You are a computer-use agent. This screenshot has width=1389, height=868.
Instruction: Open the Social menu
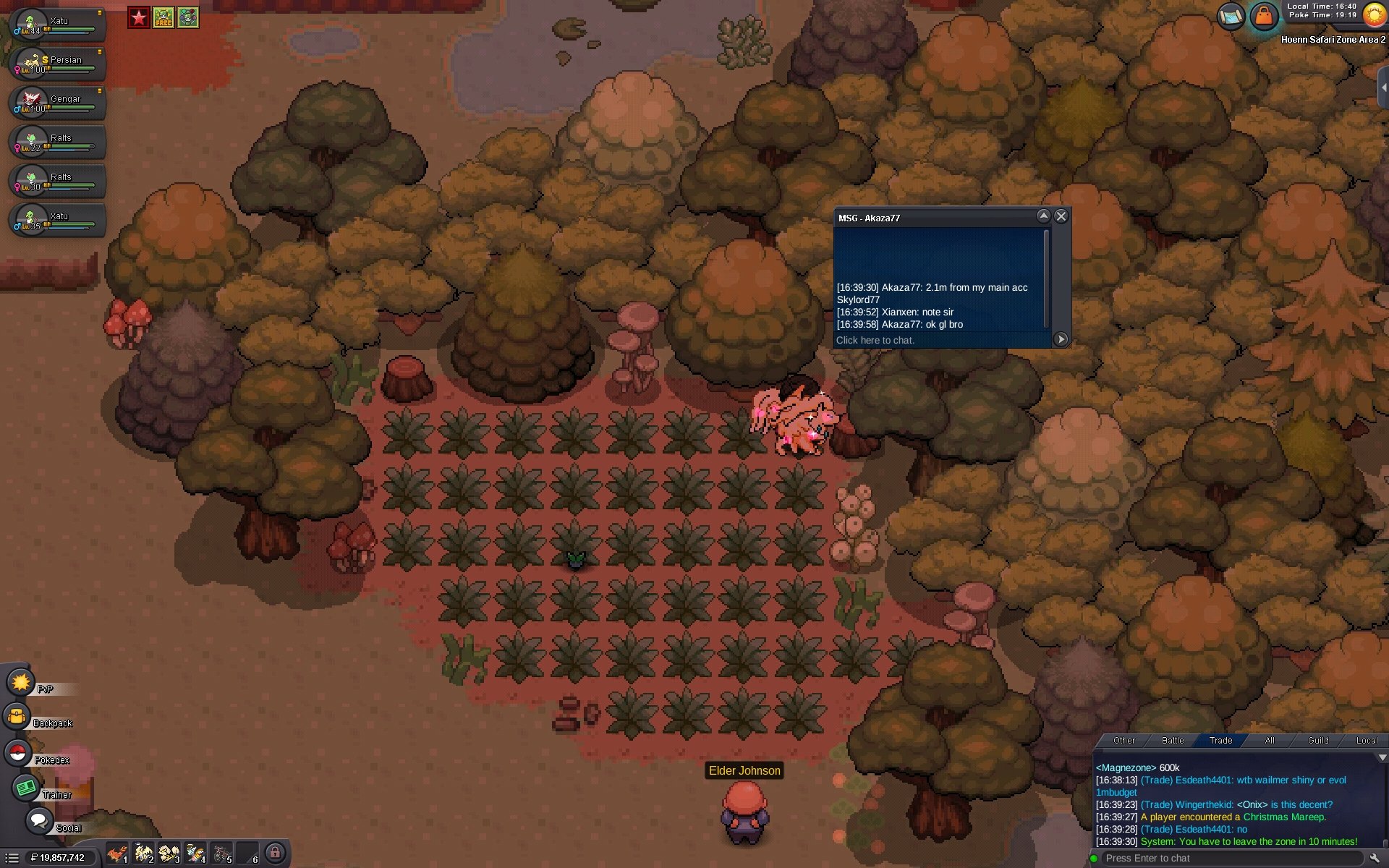(38, 821)
